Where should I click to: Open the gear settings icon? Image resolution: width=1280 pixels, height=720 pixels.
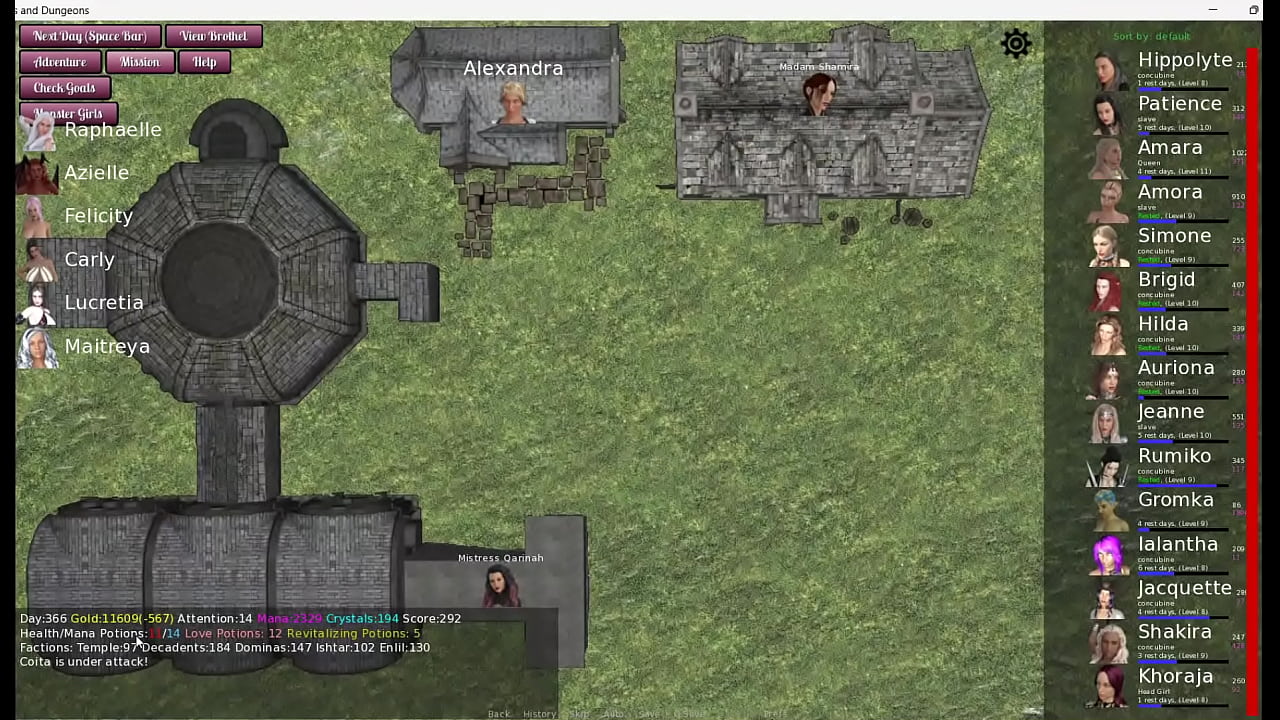(x=1016, y=44)
